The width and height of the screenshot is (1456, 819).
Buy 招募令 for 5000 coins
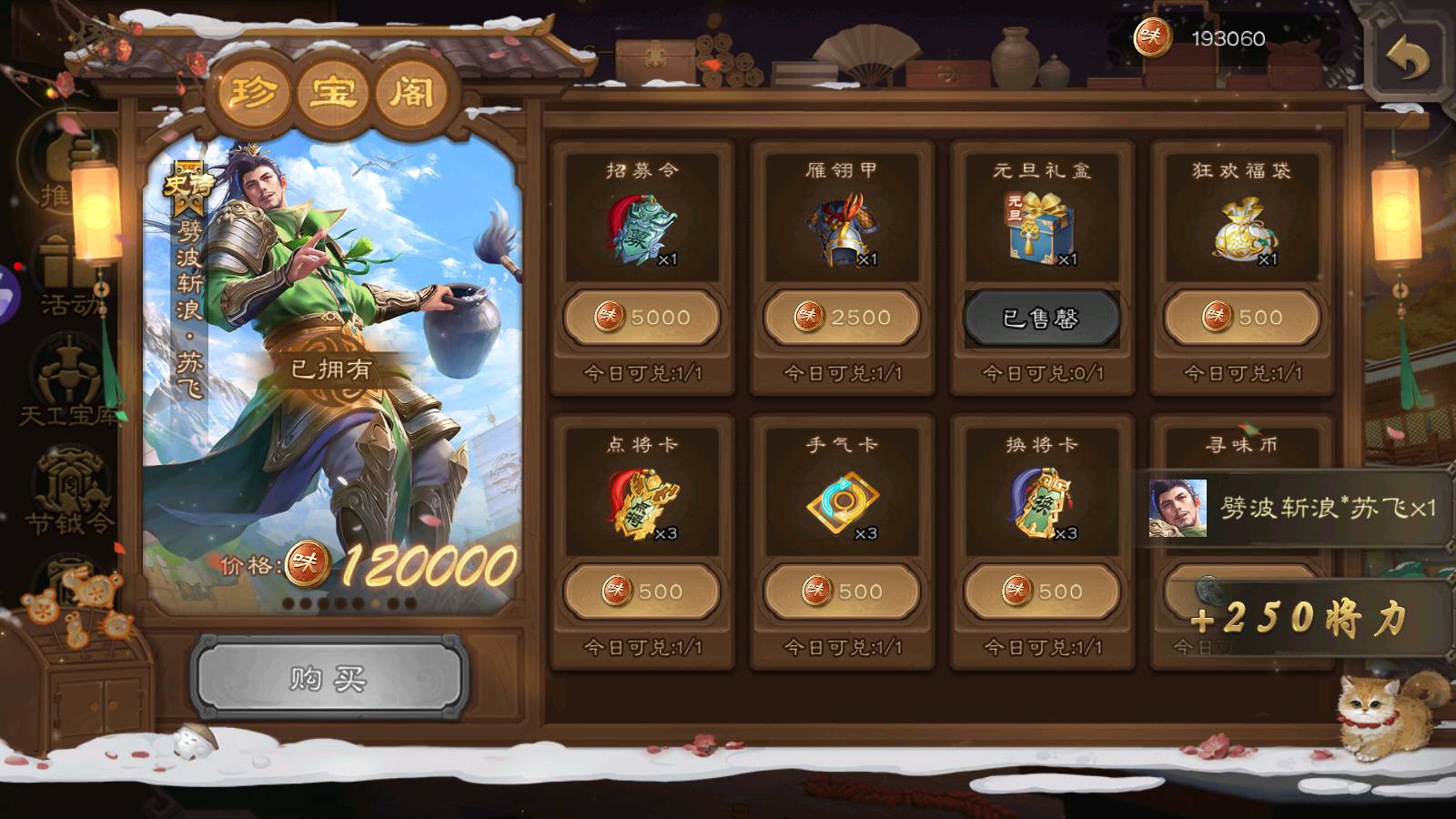pyautogui.click(x=642, y=318)
